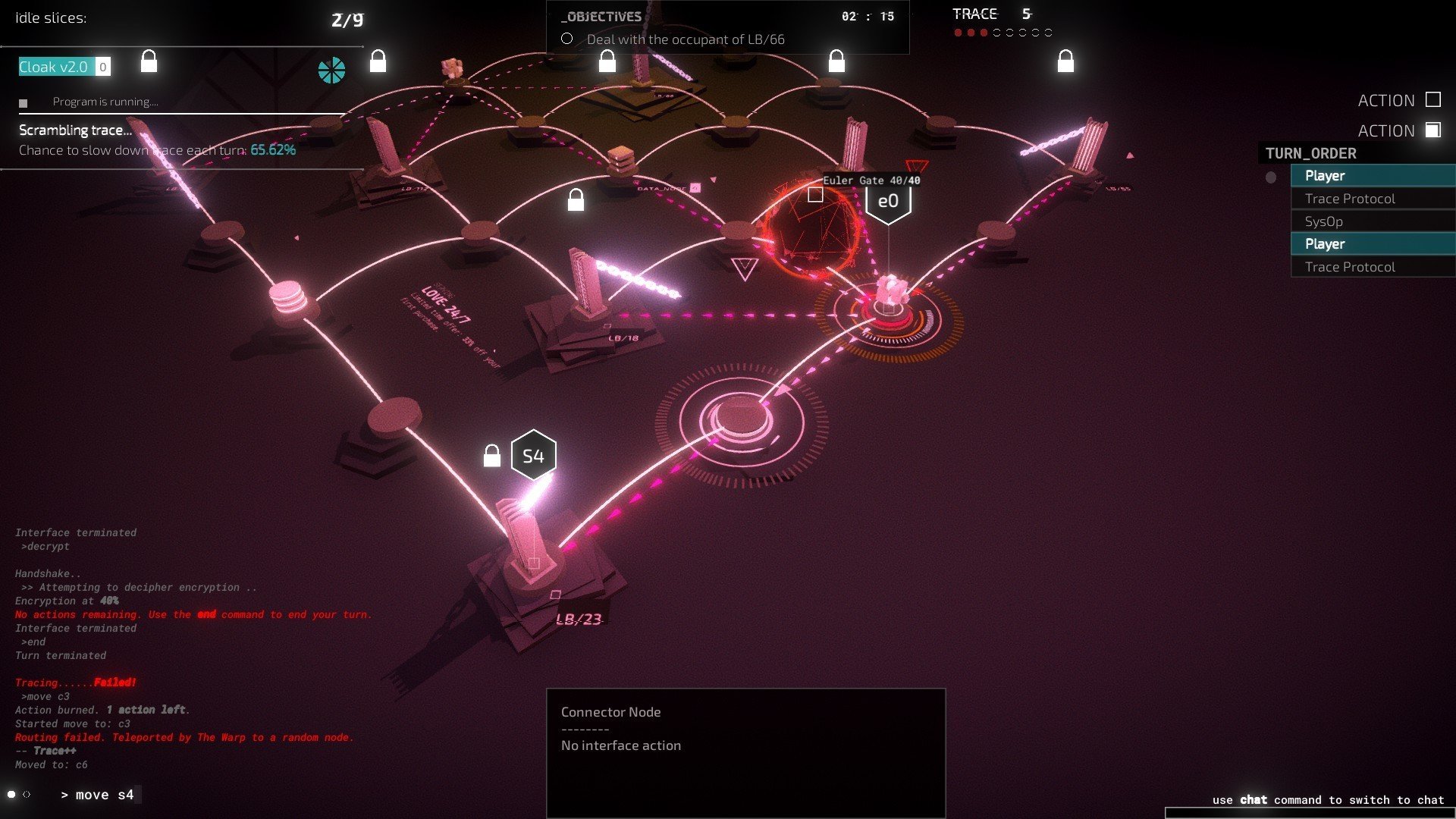1456x819 pixels.
Task: Select the objective 'Deal with the occupant of LB/66'
Action: coord(685,39)
